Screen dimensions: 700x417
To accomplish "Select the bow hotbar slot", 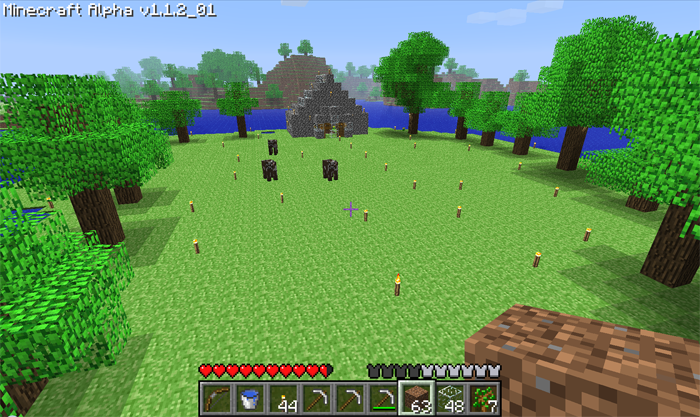I will point(215,398).
